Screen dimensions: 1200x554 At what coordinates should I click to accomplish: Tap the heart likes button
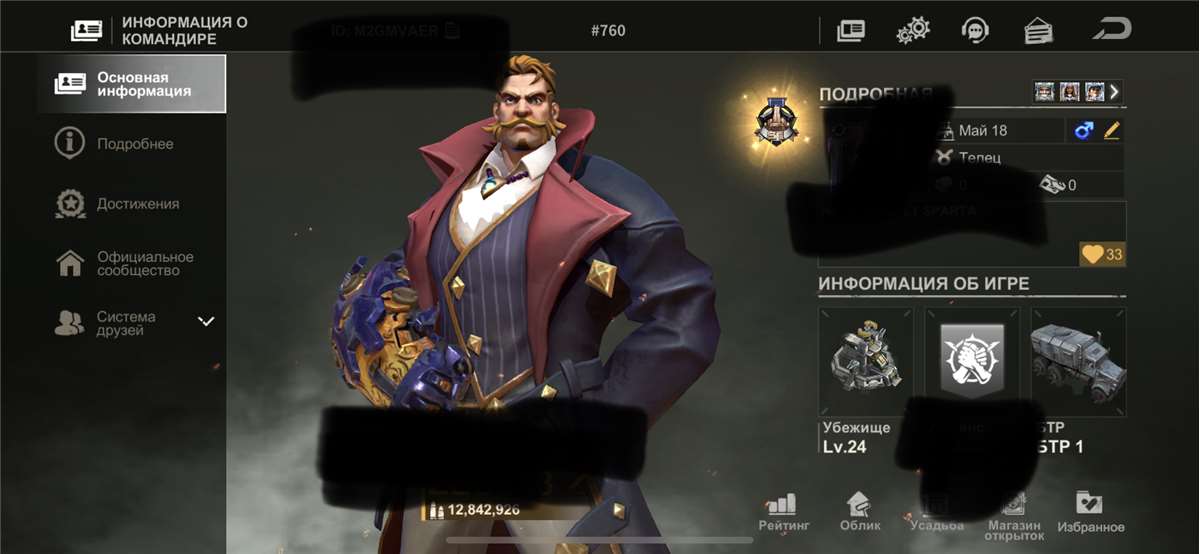click(1102, 255)
